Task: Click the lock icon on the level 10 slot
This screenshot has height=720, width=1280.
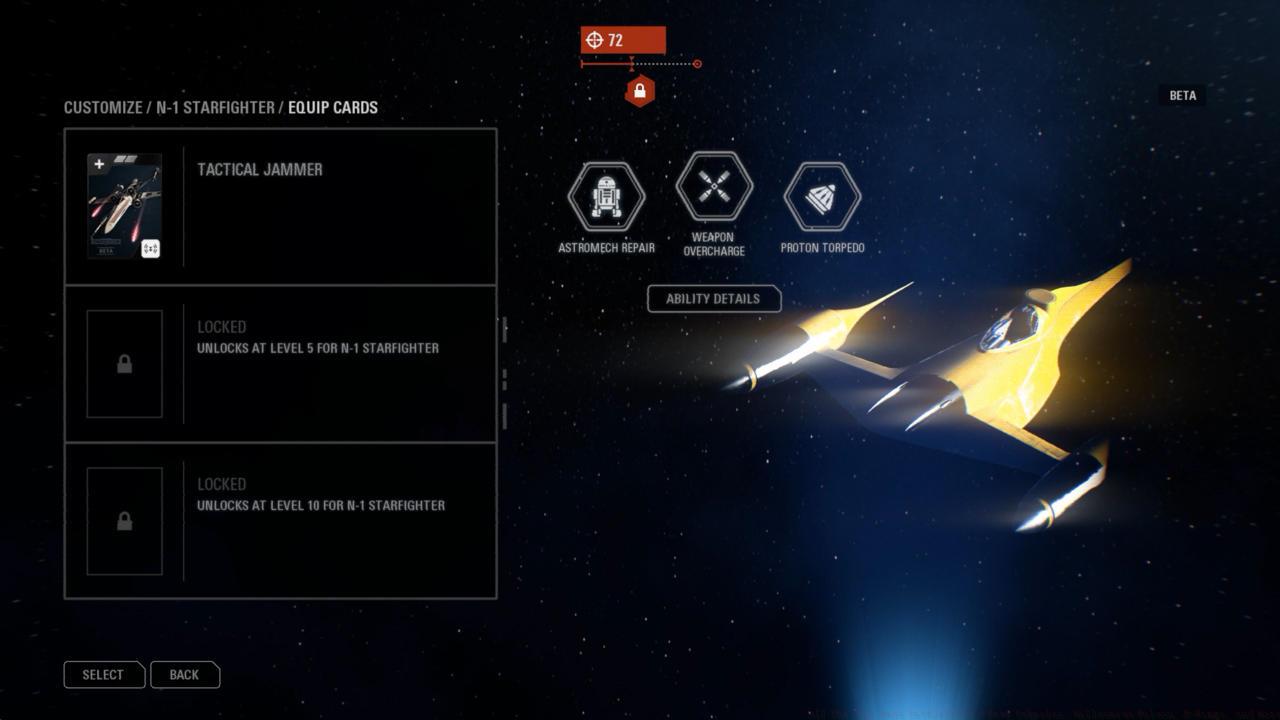Action: pyautogui.click(x=125, y=521)
